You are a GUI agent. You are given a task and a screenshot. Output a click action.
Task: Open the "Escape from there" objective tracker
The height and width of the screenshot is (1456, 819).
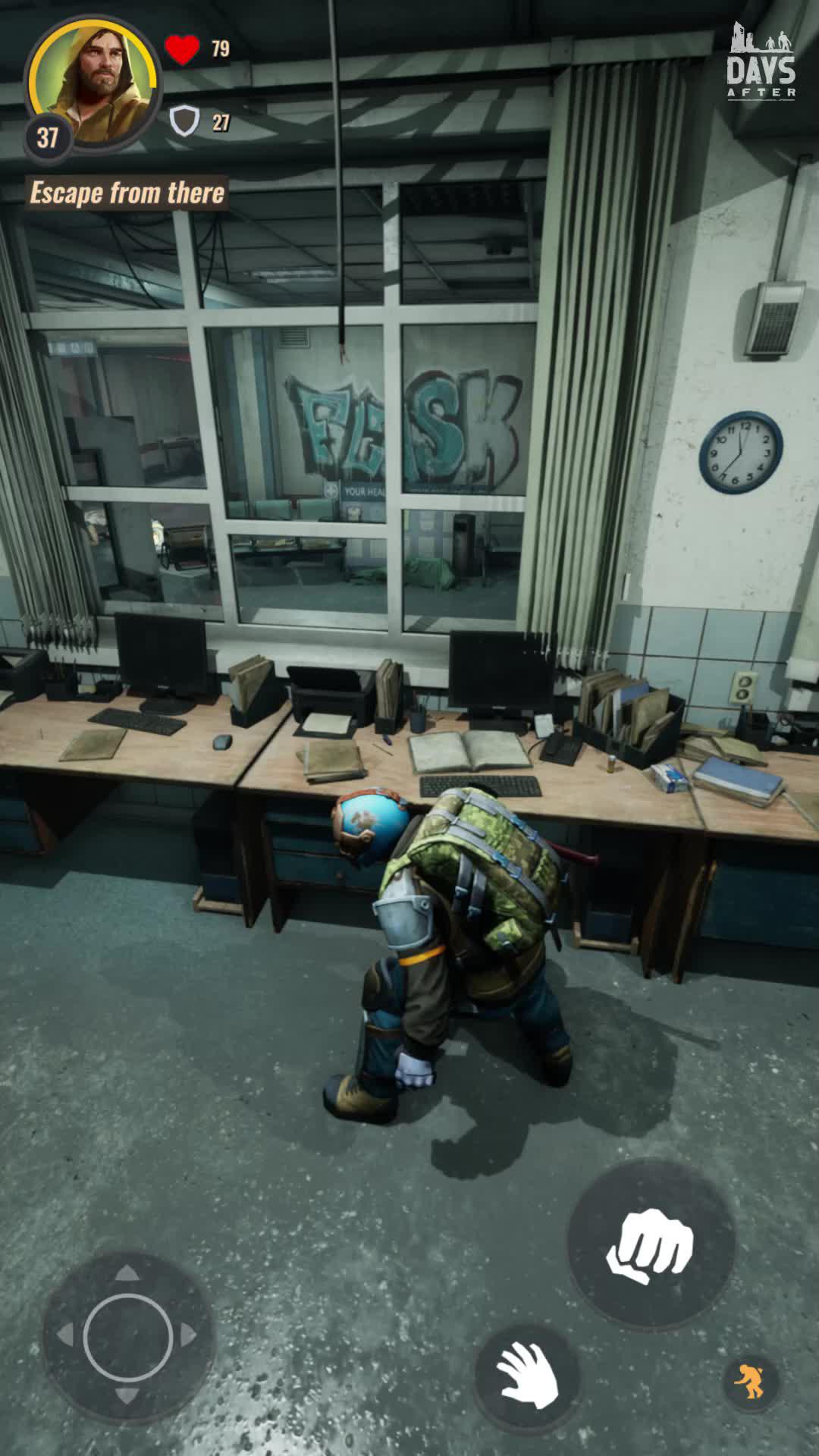click(x=127, y=193)
